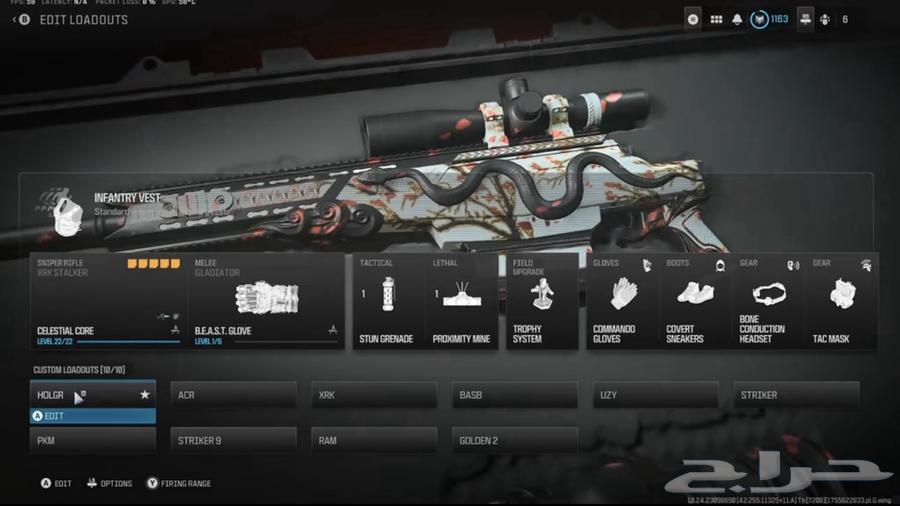The height and width of the screenshot is (506, 900).
Task: Select the STRIKER loadout
Action: (x=796, y=395)
